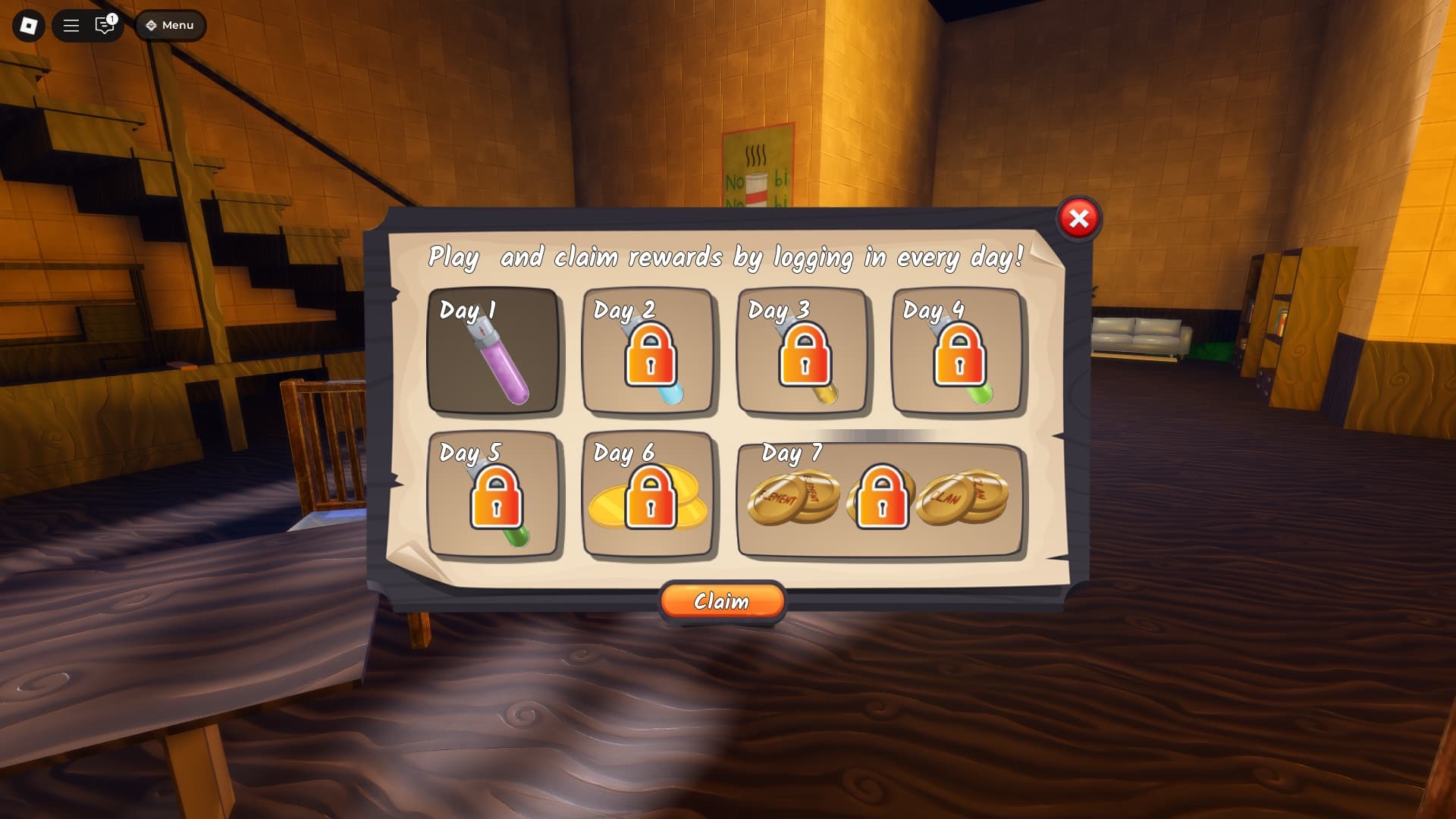Choose the locked Day 3 reward tile
Screen dimensions: 1456x819
coord(803,351)
